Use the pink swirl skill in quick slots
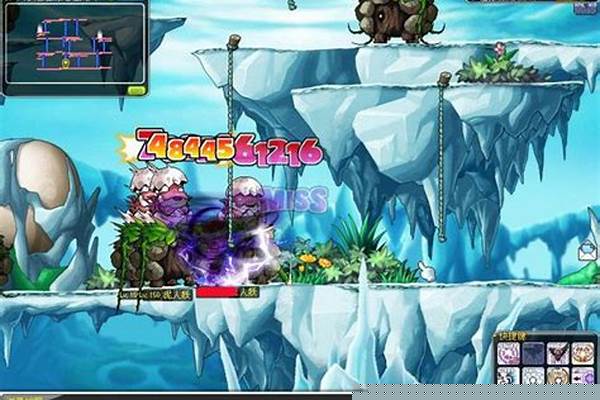600x400 pixels. tap(508, 353)
